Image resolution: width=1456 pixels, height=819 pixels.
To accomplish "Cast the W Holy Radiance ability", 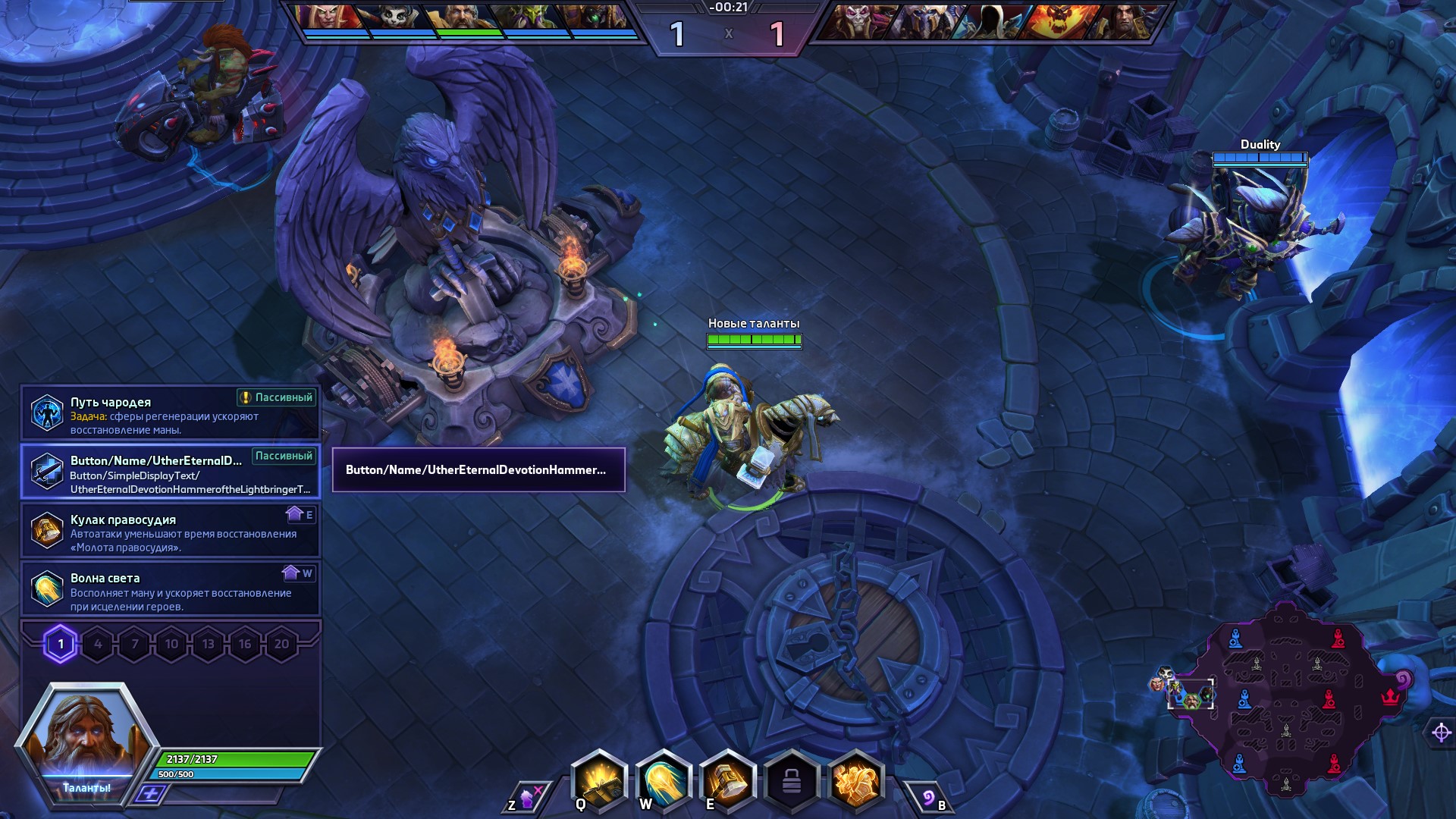I will pyautogui.click(x=664, y=781).
